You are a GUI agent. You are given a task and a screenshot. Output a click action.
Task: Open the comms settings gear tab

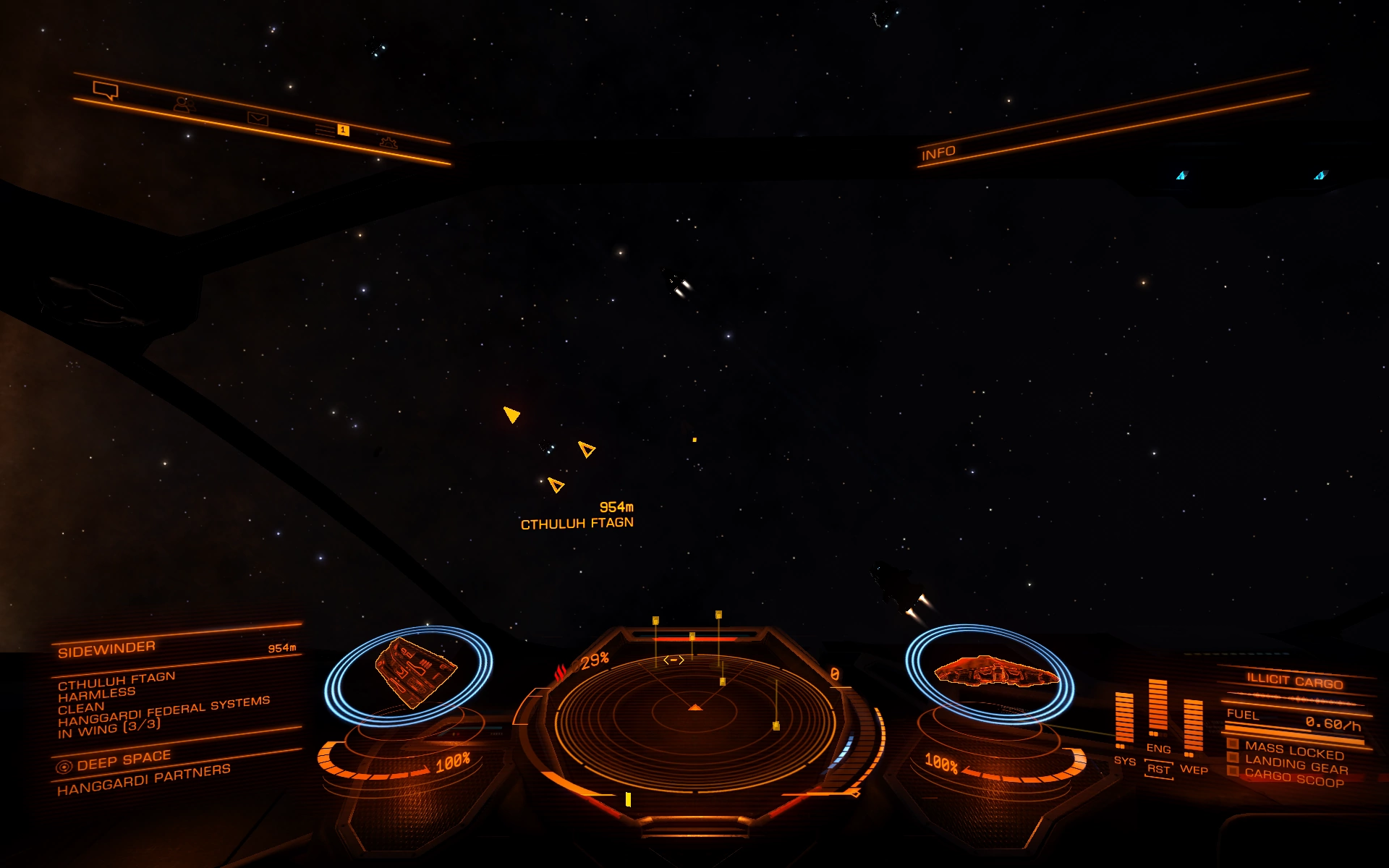click(x=388, y=142)
